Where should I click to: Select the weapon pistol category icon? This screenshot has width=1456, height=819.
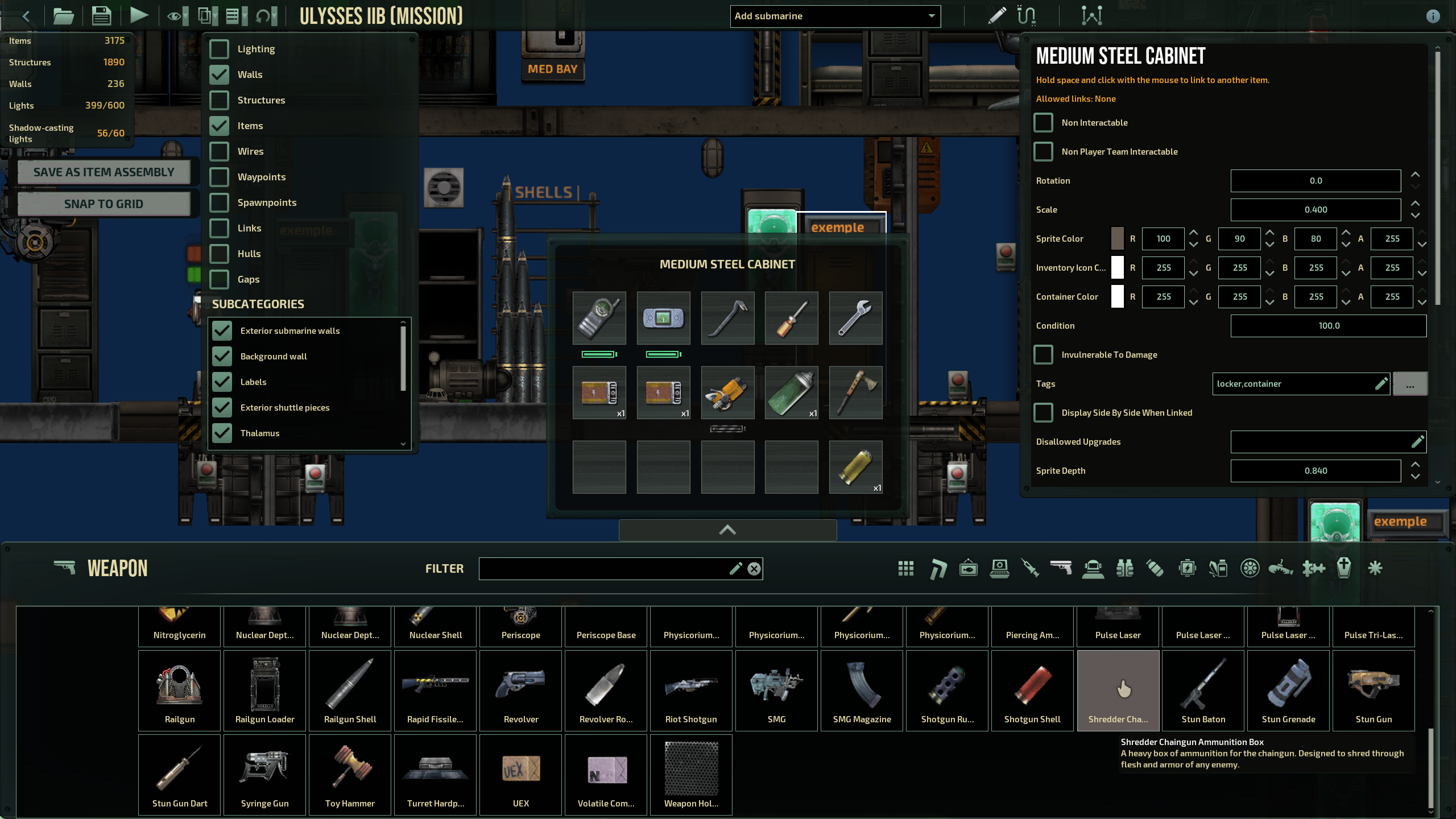click(x=1061, y=568)
